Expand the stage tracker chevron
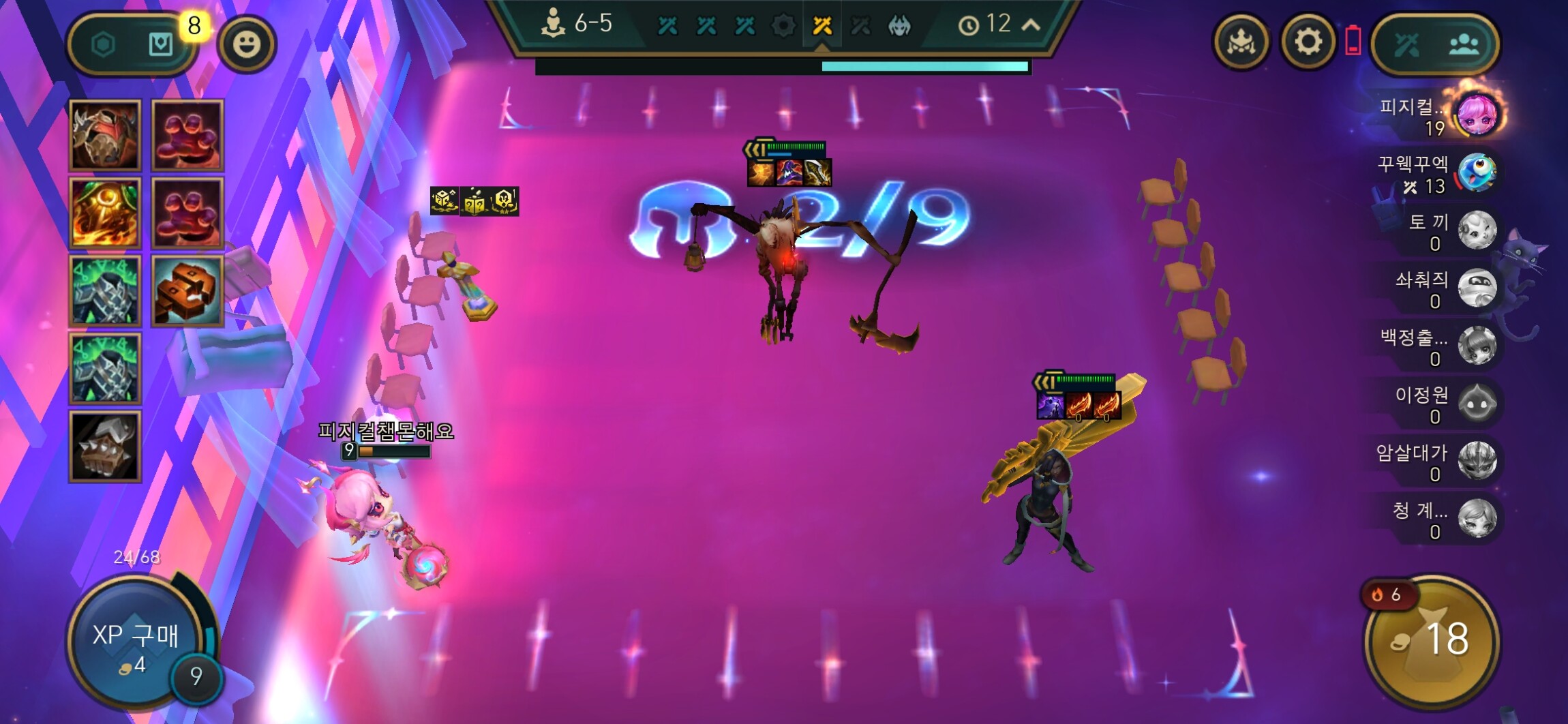Screen dimensions: 1568x724 (x=1031, y=25)
